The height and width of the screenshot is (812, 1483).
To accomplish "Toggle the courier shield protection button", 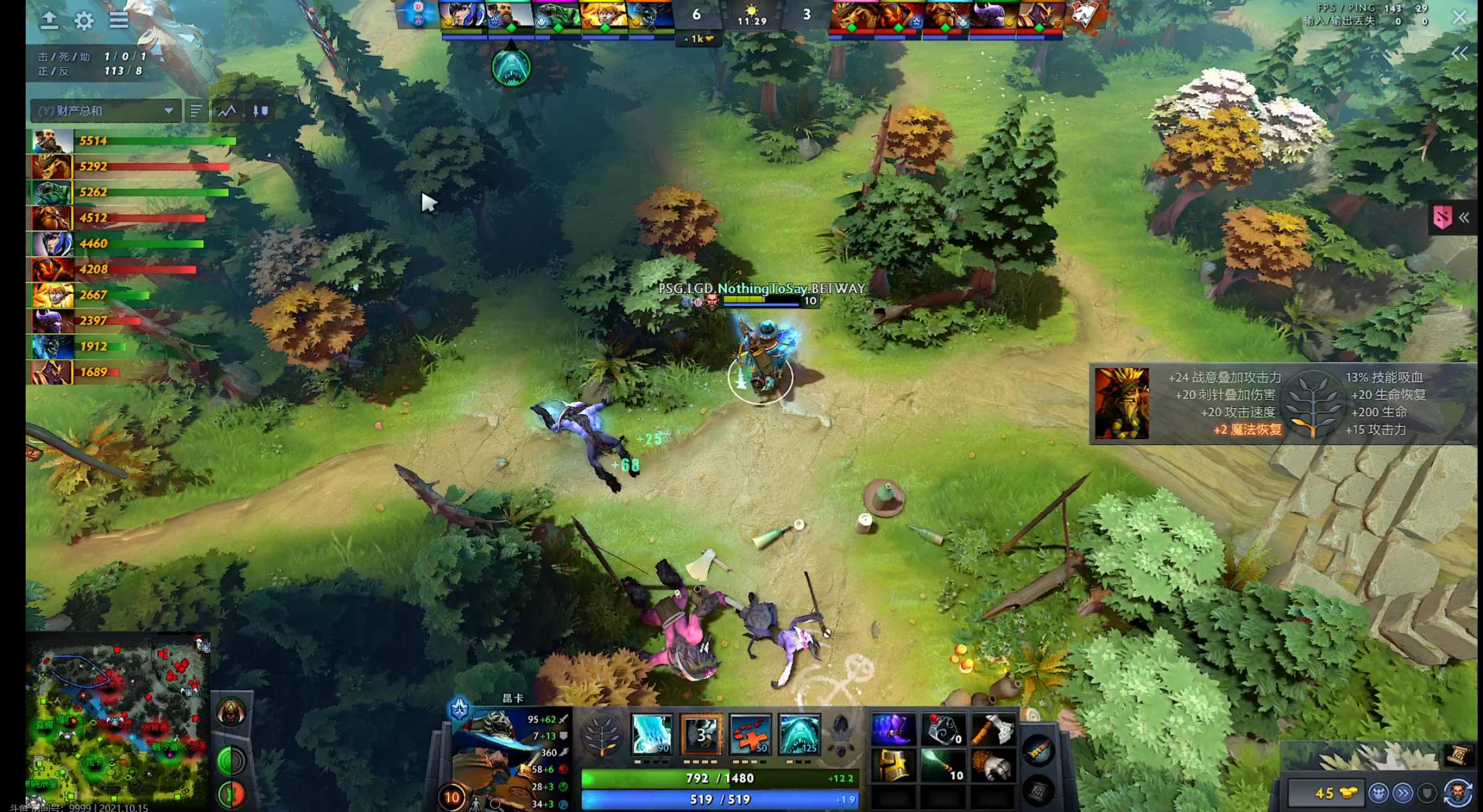I will point(1426,792).
